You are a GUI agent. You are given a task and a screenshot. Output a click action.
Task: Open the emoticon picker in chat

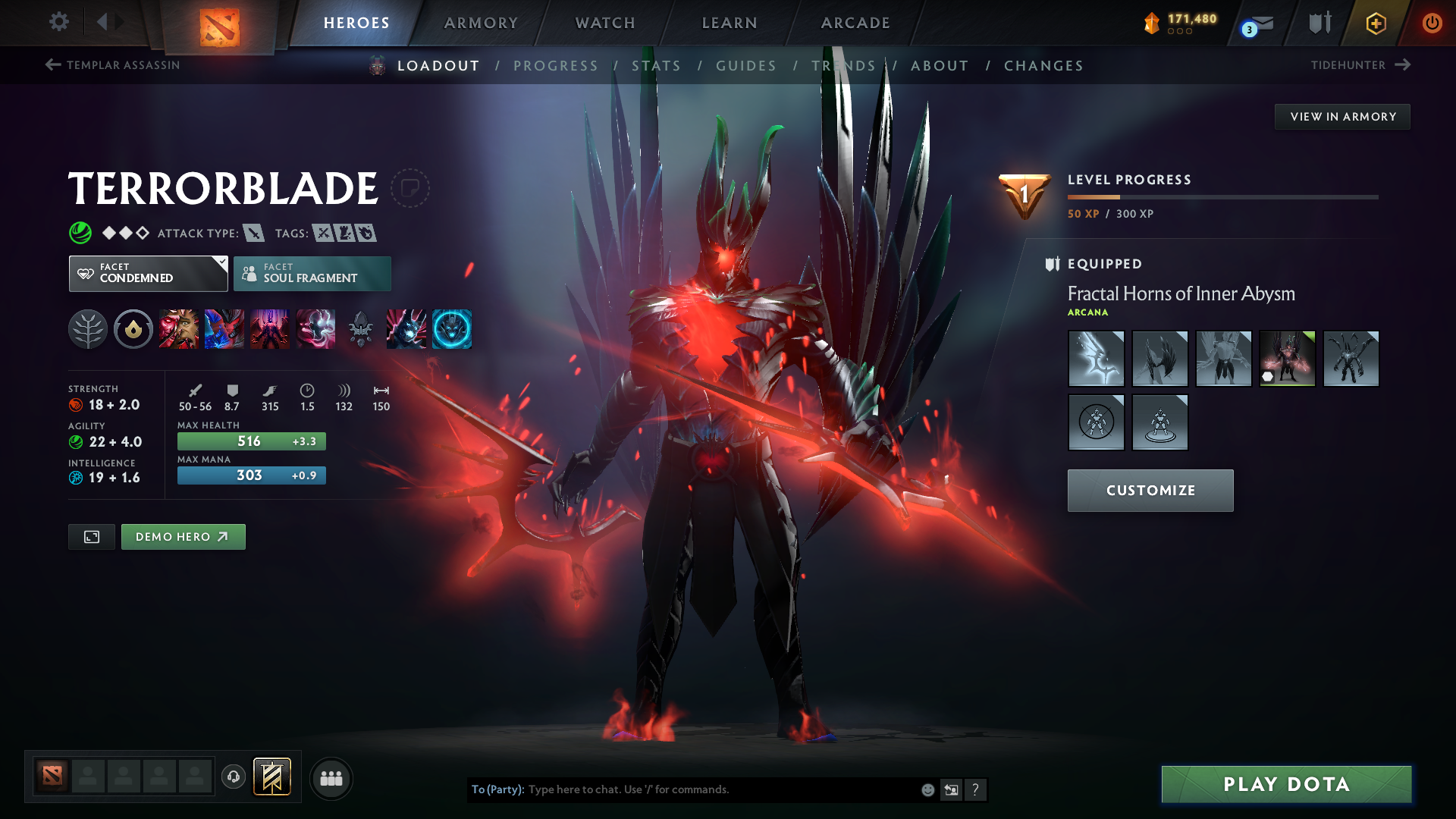pyautogui.click(x=927, y=789)
